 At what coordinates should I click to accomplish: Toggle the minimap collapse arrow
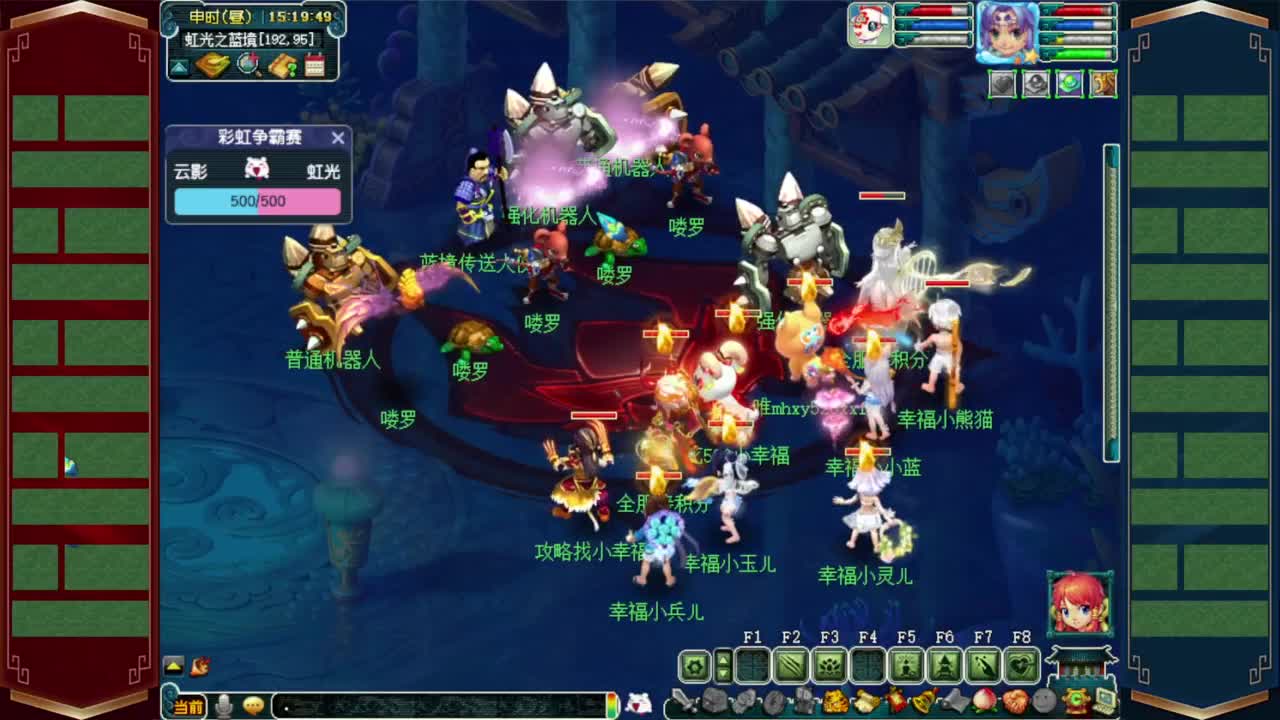pyautogui.click(x=177, y=66)
